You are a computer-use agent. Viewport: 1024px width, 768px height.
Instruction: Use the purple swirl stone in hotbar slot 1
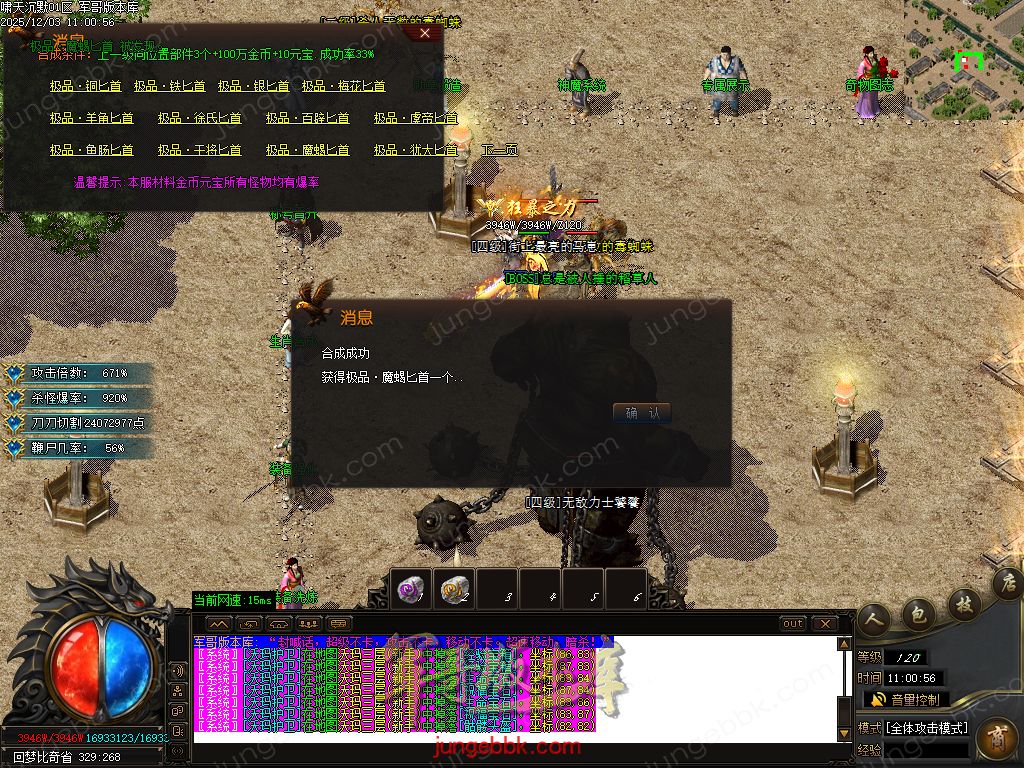(410, 588)
